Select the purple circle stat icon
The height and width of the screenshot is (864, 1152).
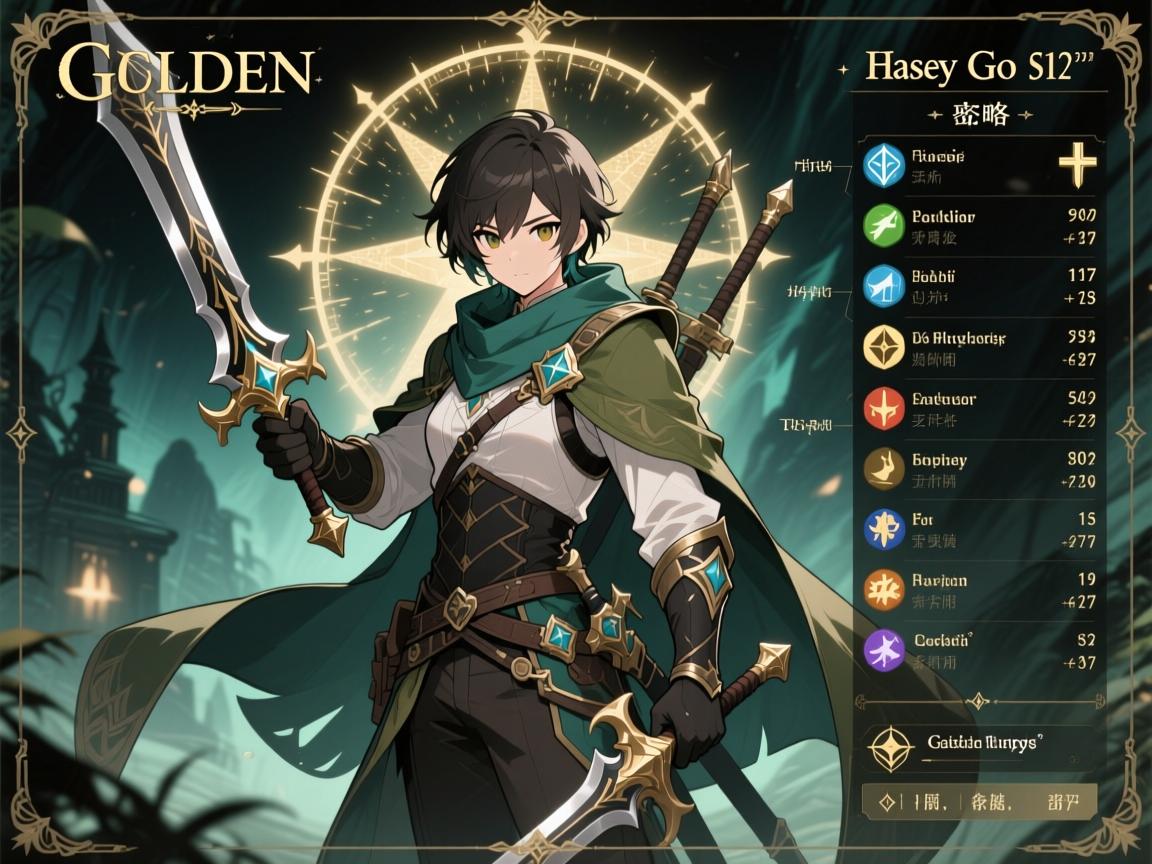(883, 650)
